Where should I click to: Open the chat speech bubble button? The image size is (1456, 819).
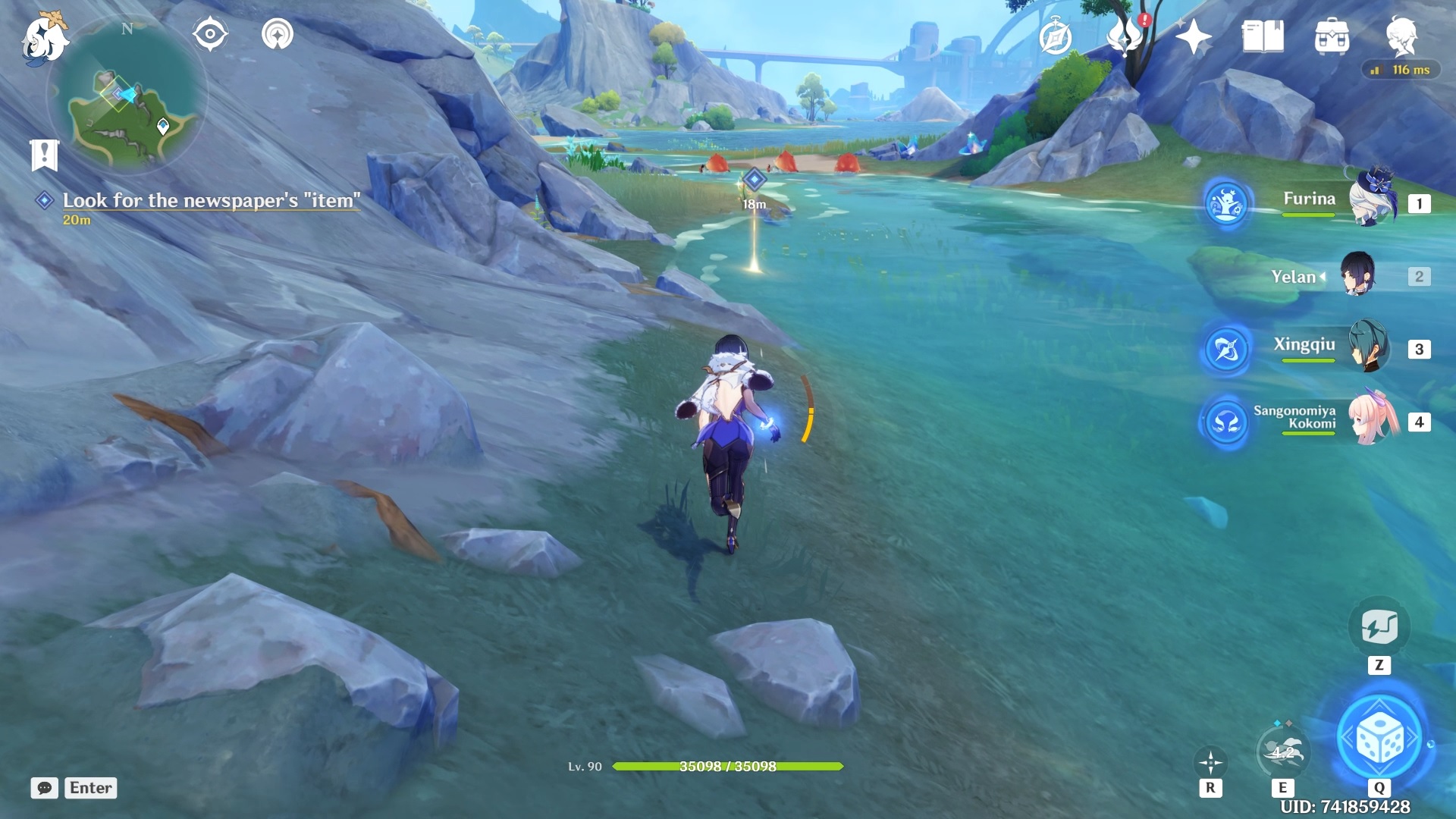tap(45, 788)
